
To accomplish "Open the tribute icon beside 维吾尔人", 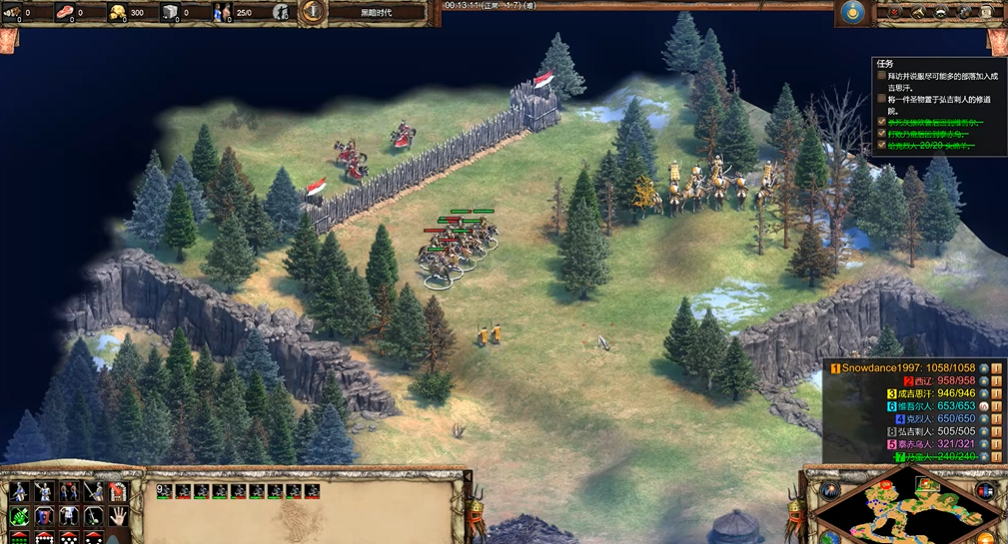I will coord(984,407).
